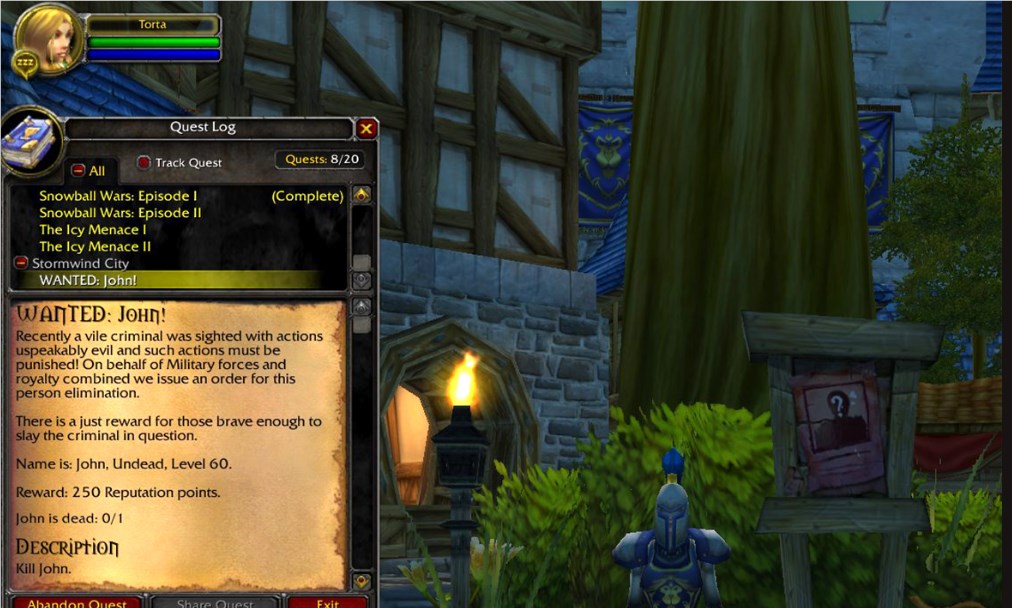Collapse the All quests header
The width and height of the screenshot is (1012, 608).
[x=78, y=171]
